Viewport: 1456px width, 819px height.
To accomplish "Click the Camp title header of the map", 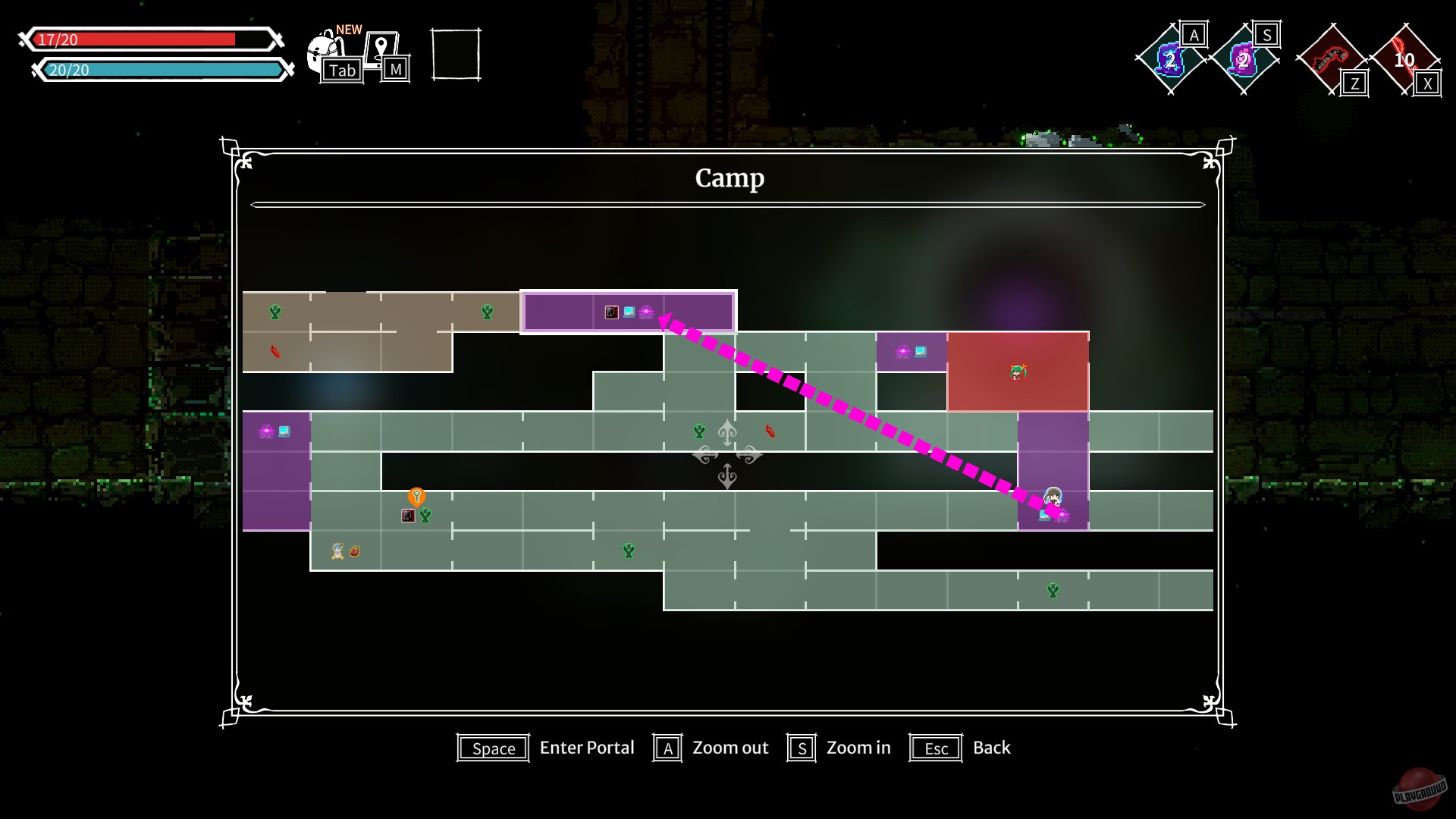I will pos(728,179).
